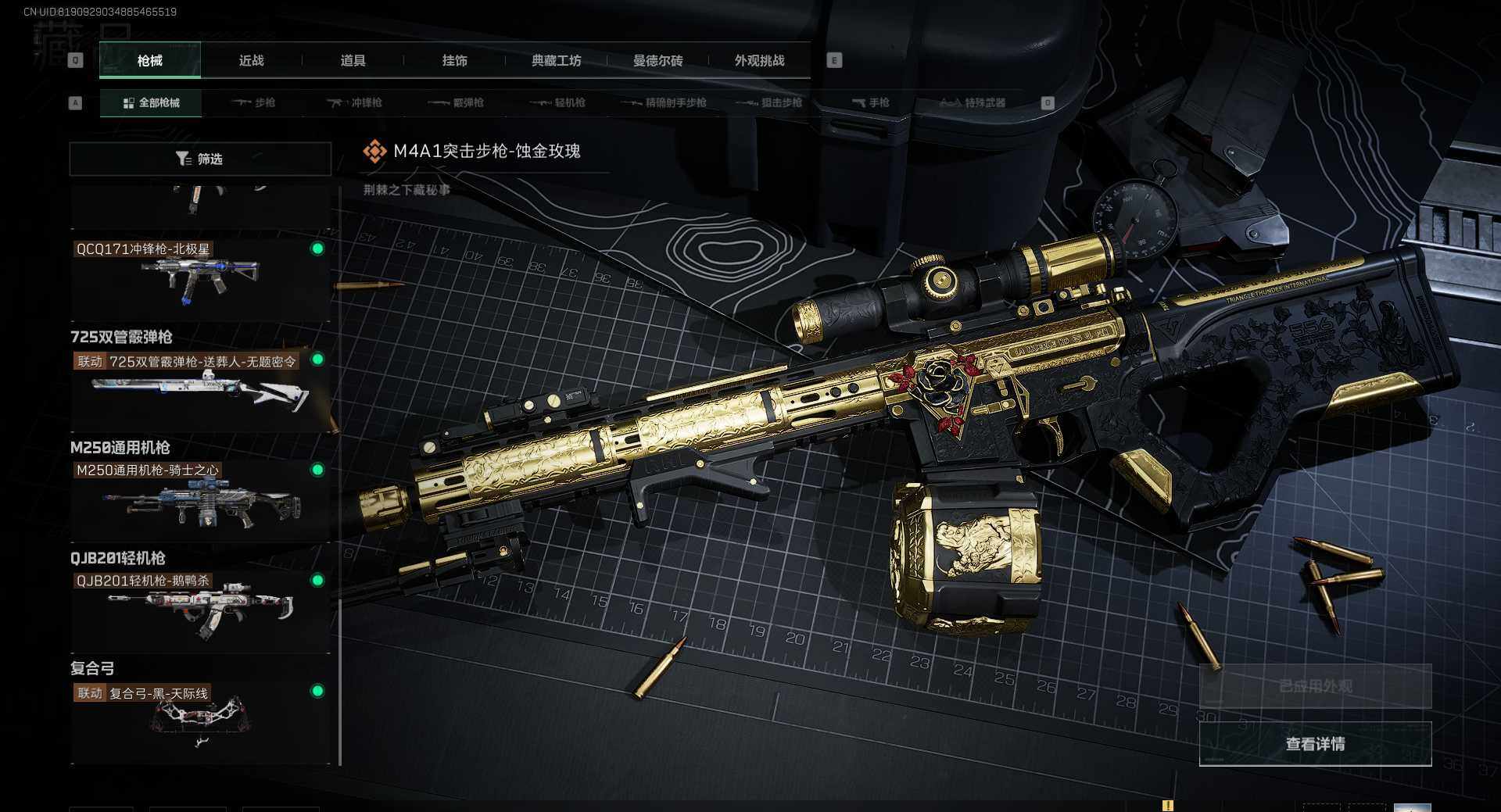1501x812 pixels.
Task: Switch to the 外观挑战 tab
Action: (759, 61)
